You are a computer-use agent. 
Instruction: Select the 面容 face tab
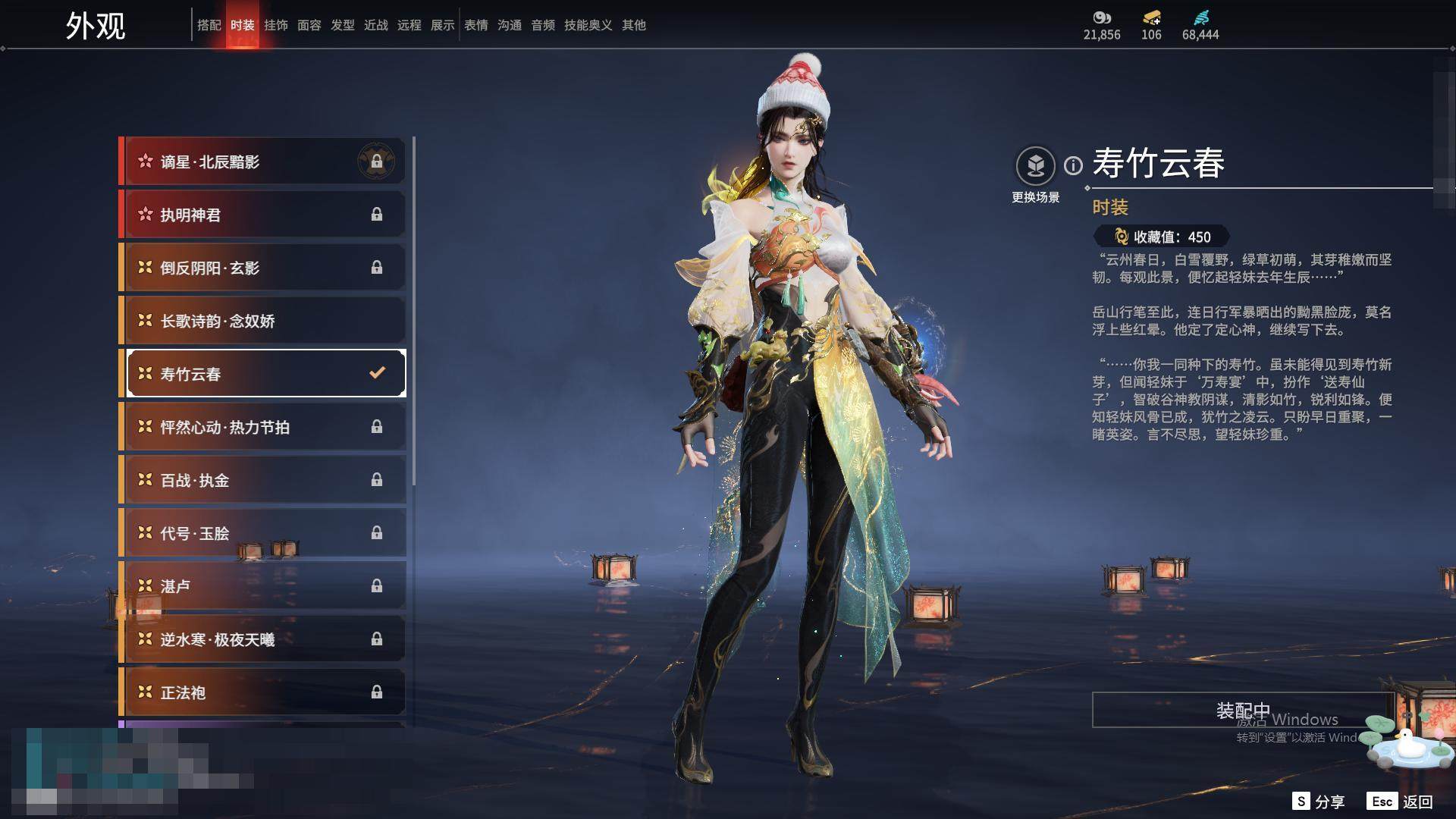(x=309, y=25)
